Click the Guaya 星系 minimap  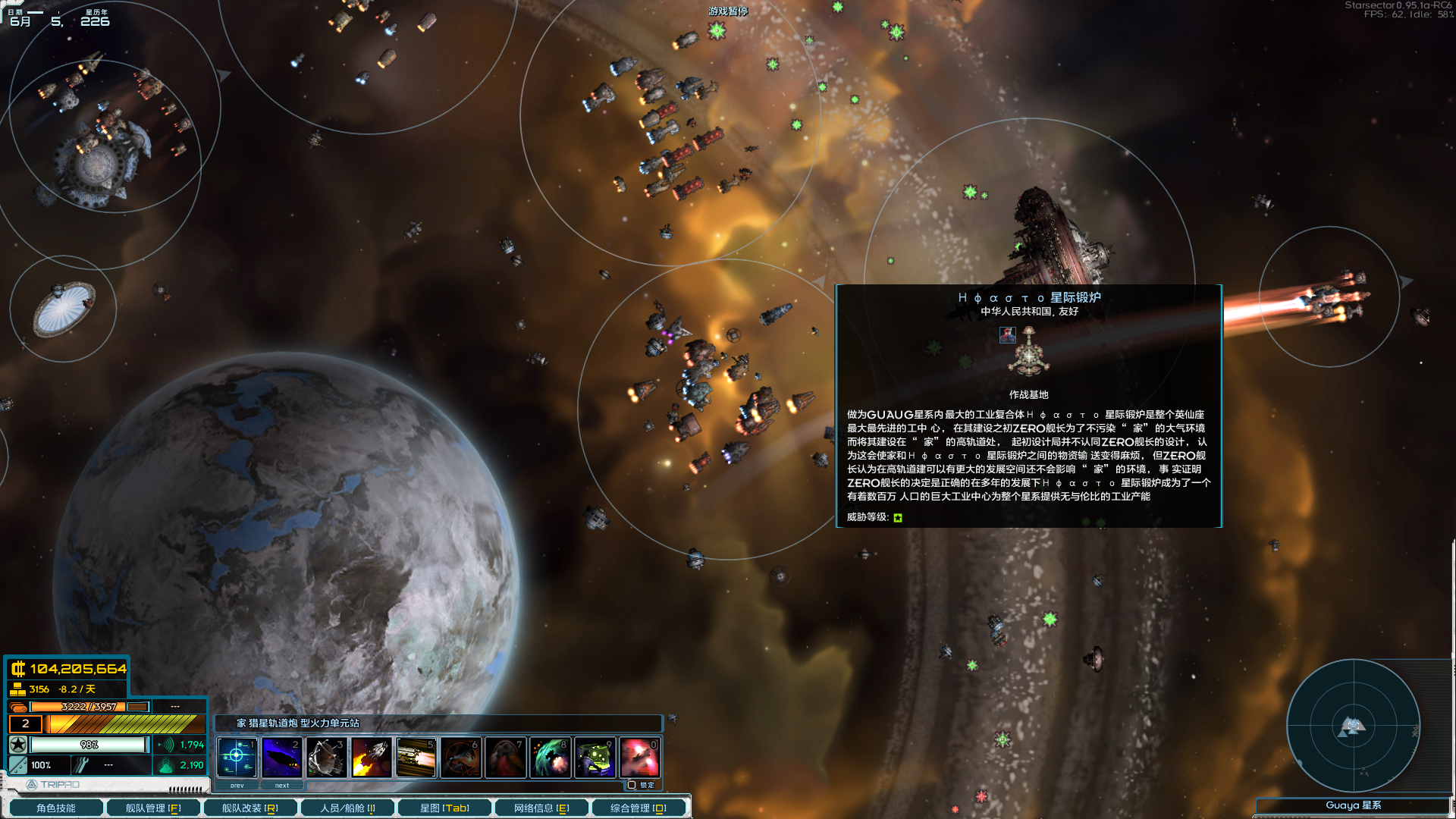(x=1354, y=724)
